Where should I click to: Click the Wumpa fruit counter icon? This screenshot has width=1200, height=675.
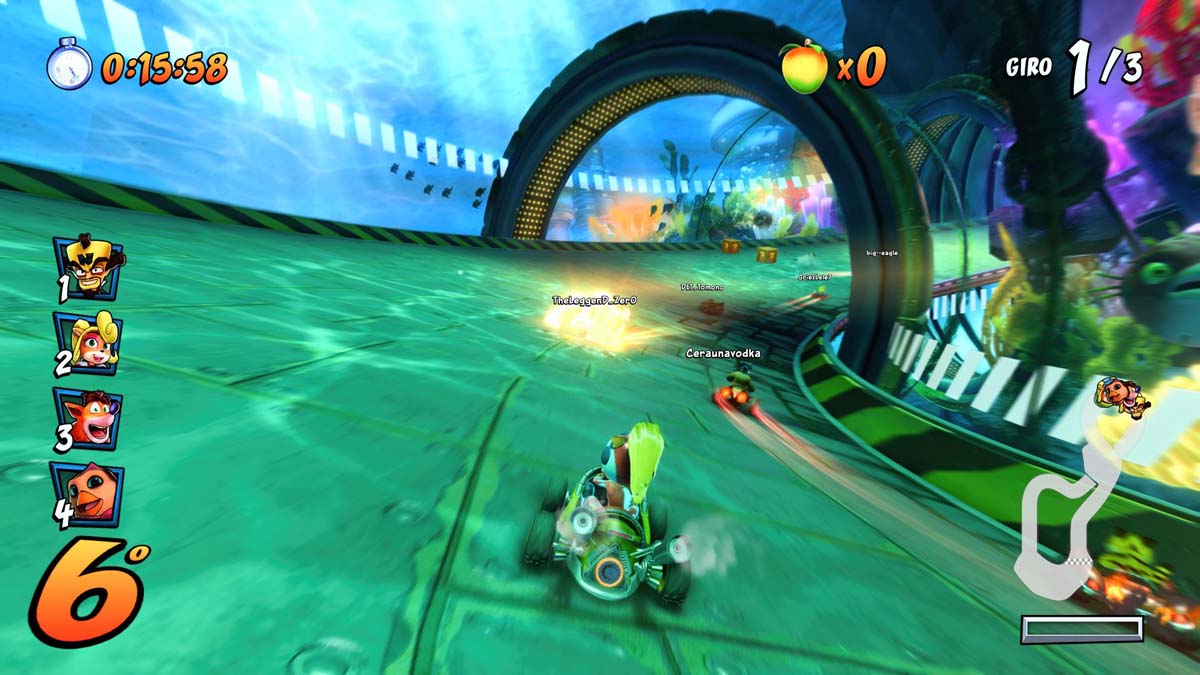(805, 68)
